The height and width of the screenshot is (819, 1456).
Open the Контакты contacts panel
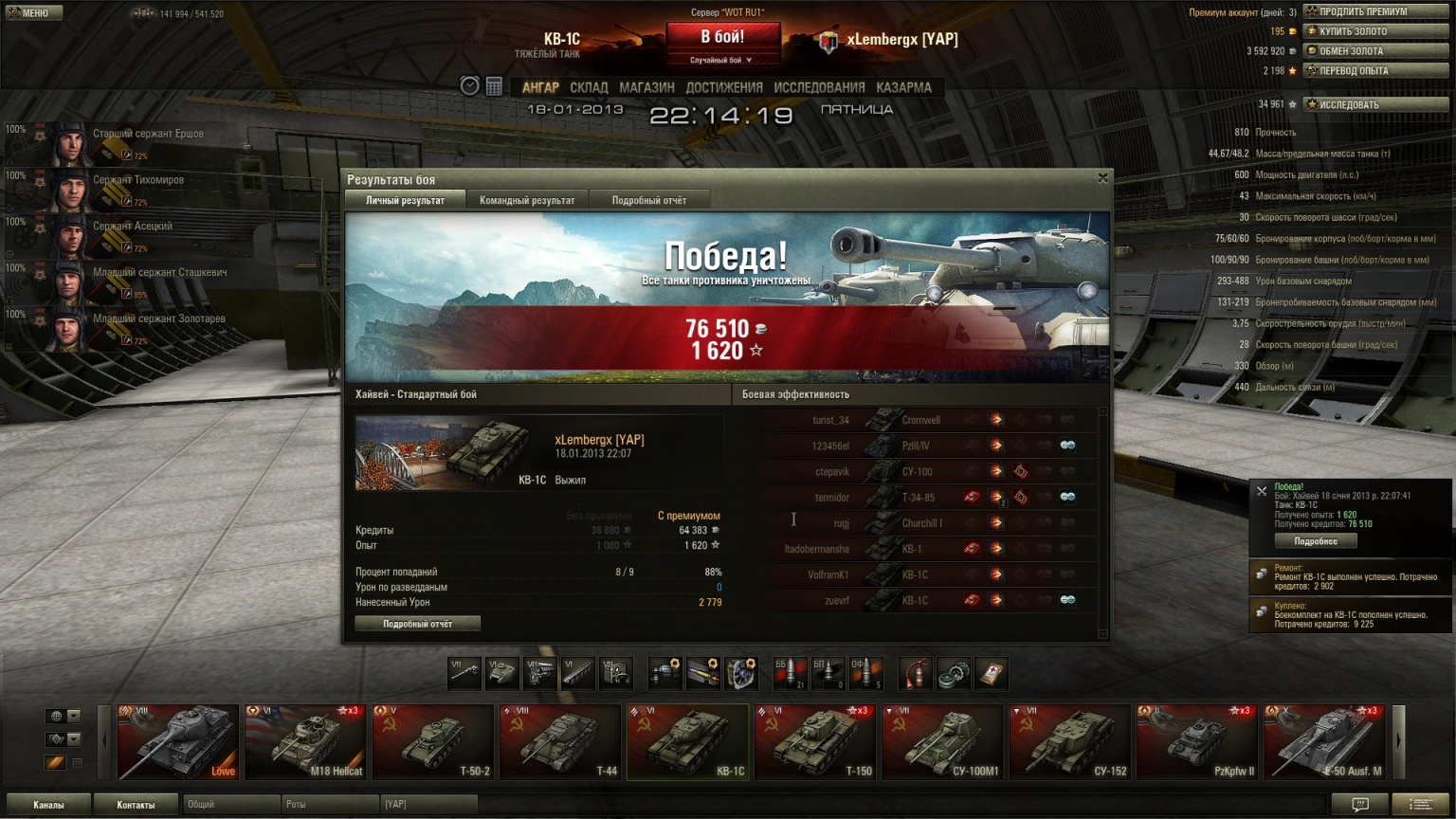[x=136, y=805]
